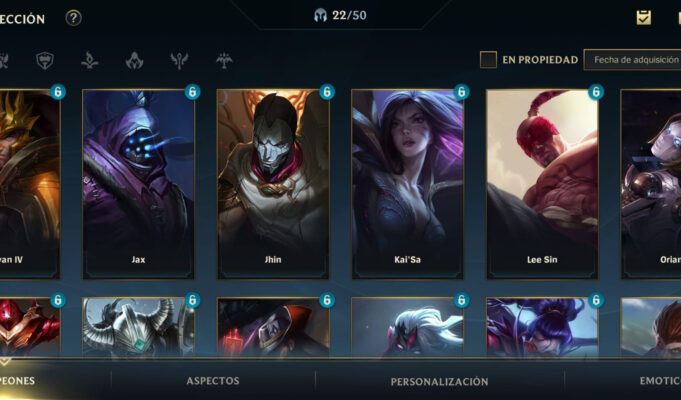
Task: View the Lee Sin champion card
Action: (x=542, y=184)
